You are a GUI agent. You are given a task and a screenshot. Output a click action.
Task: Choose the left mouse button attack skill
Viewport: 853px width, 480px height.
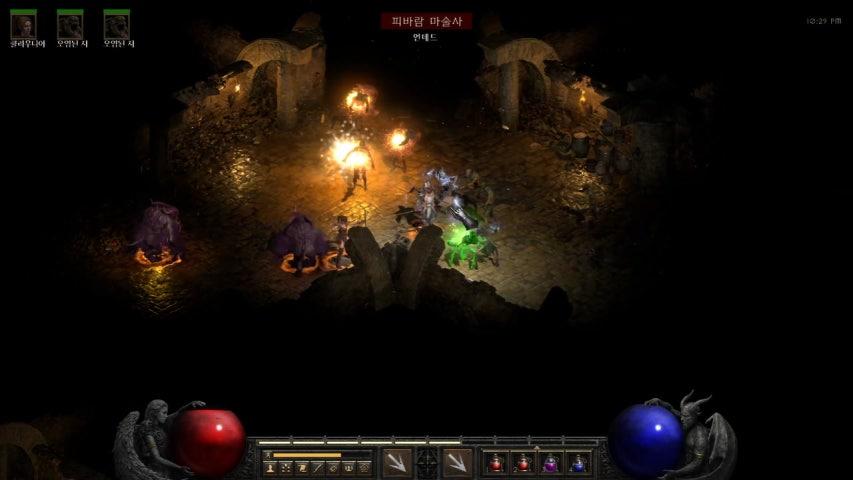[396, 462]
